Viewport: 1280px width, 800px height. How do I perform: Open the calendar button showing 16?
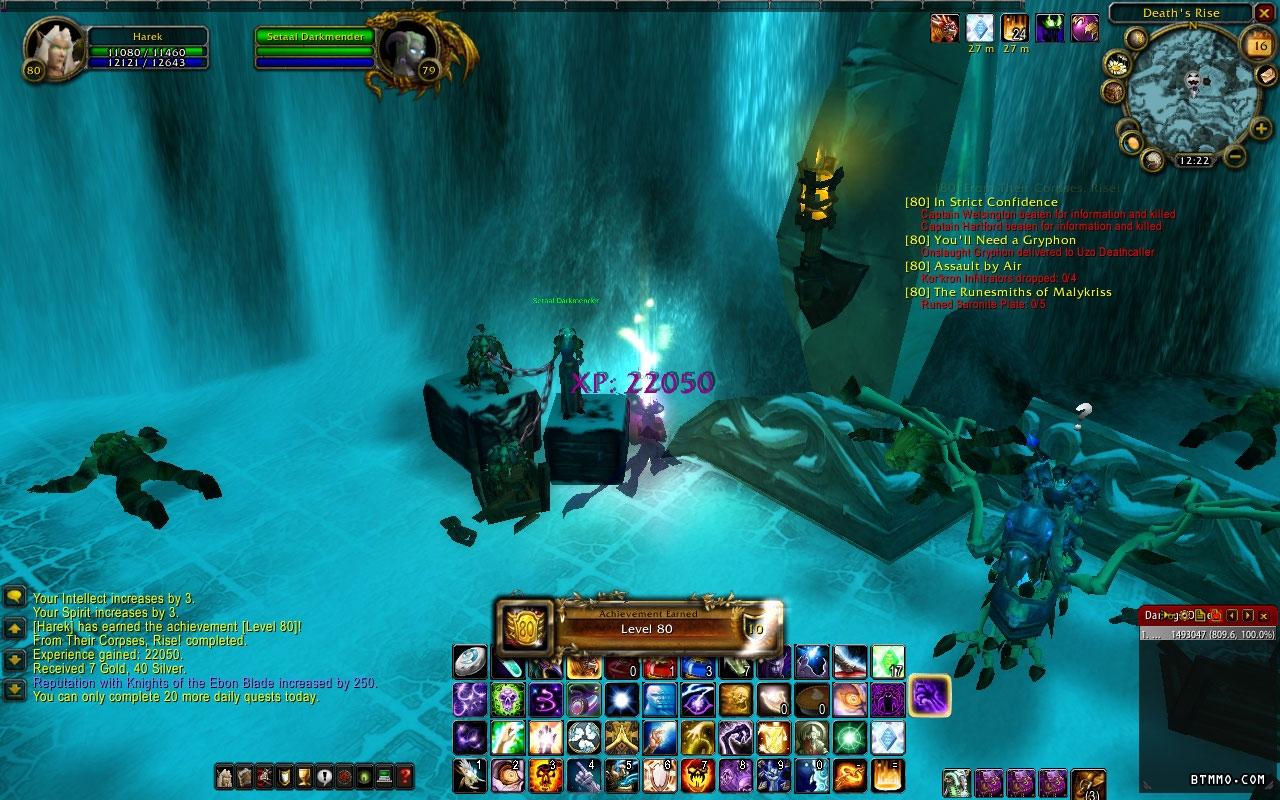pyautogui.click(x=1256, y=43)
